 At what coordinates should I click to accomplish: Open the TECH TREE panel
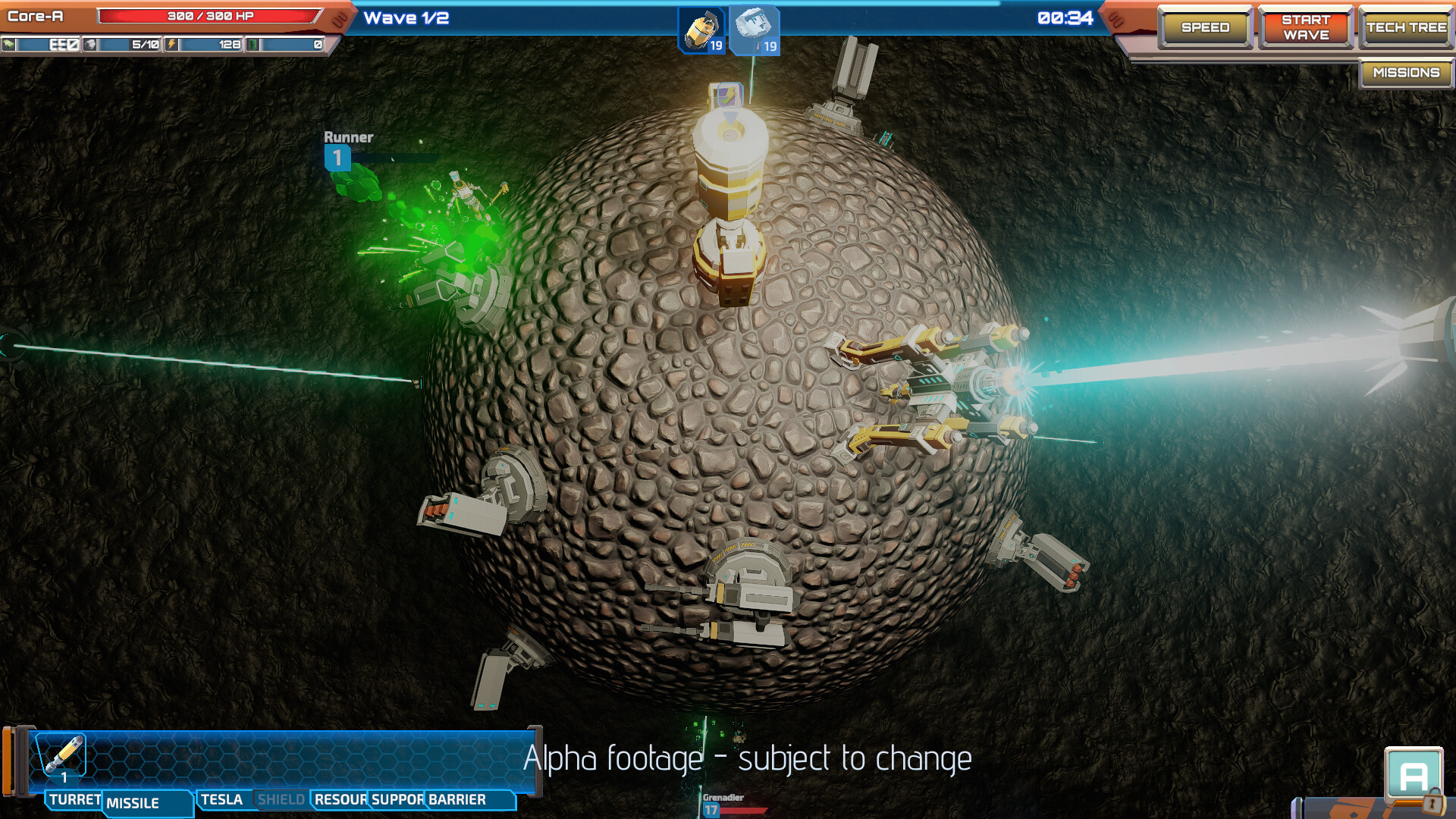pyautogui.click(x=1406, y=27)
